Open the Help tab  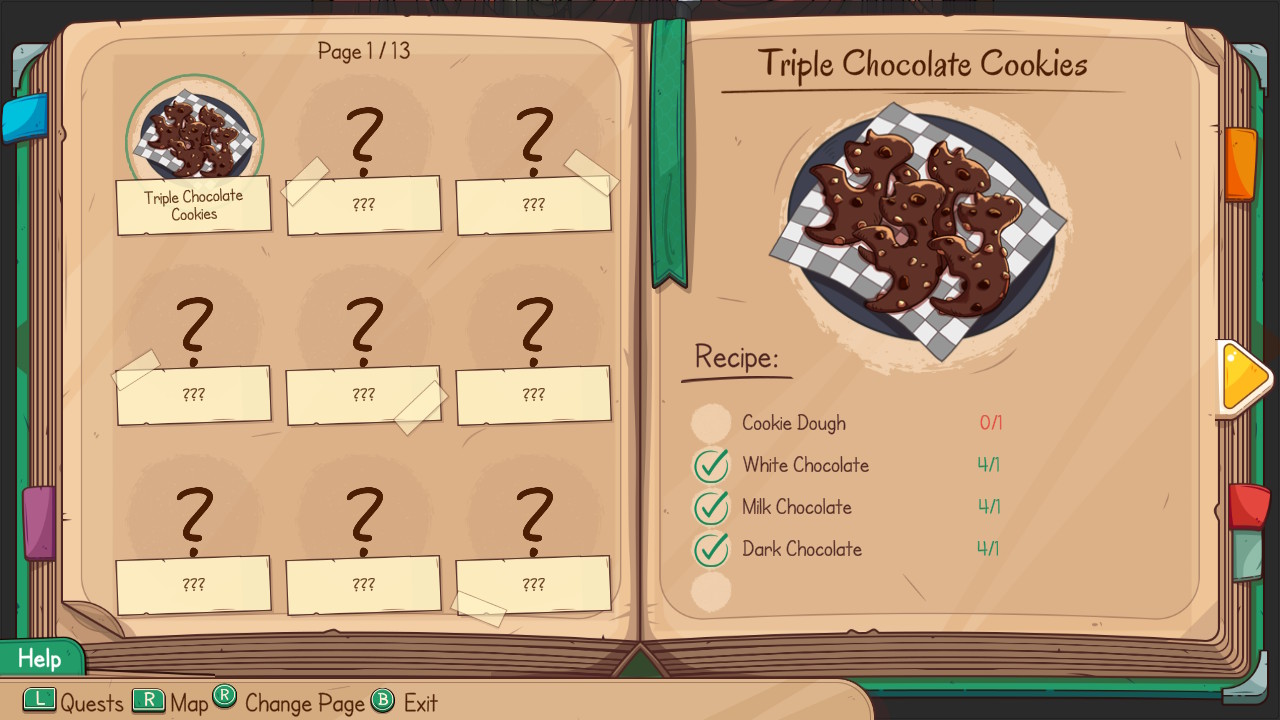click(x=40, y=659)
